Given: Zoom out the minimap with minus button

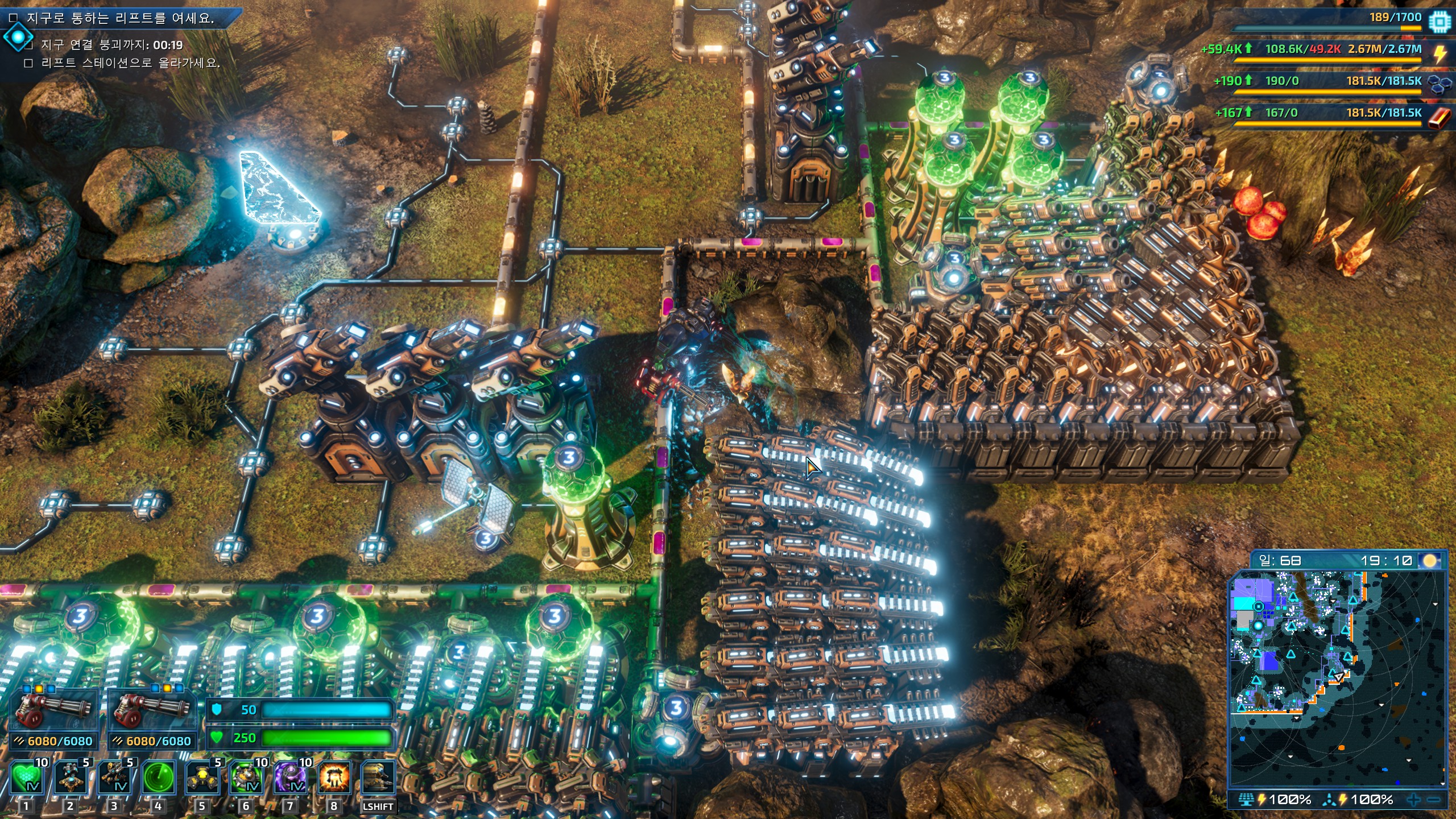Looking at the screenshot, I should (x=1434, y=800).
